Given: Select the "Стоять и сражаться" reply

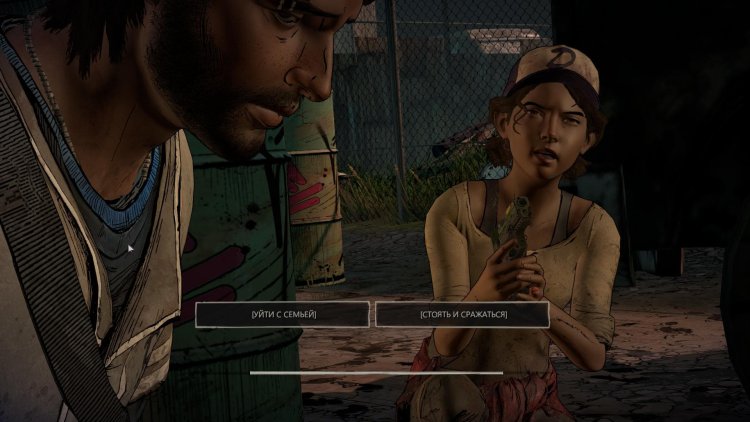Looking at the screenshot, I should coord(462,314).
